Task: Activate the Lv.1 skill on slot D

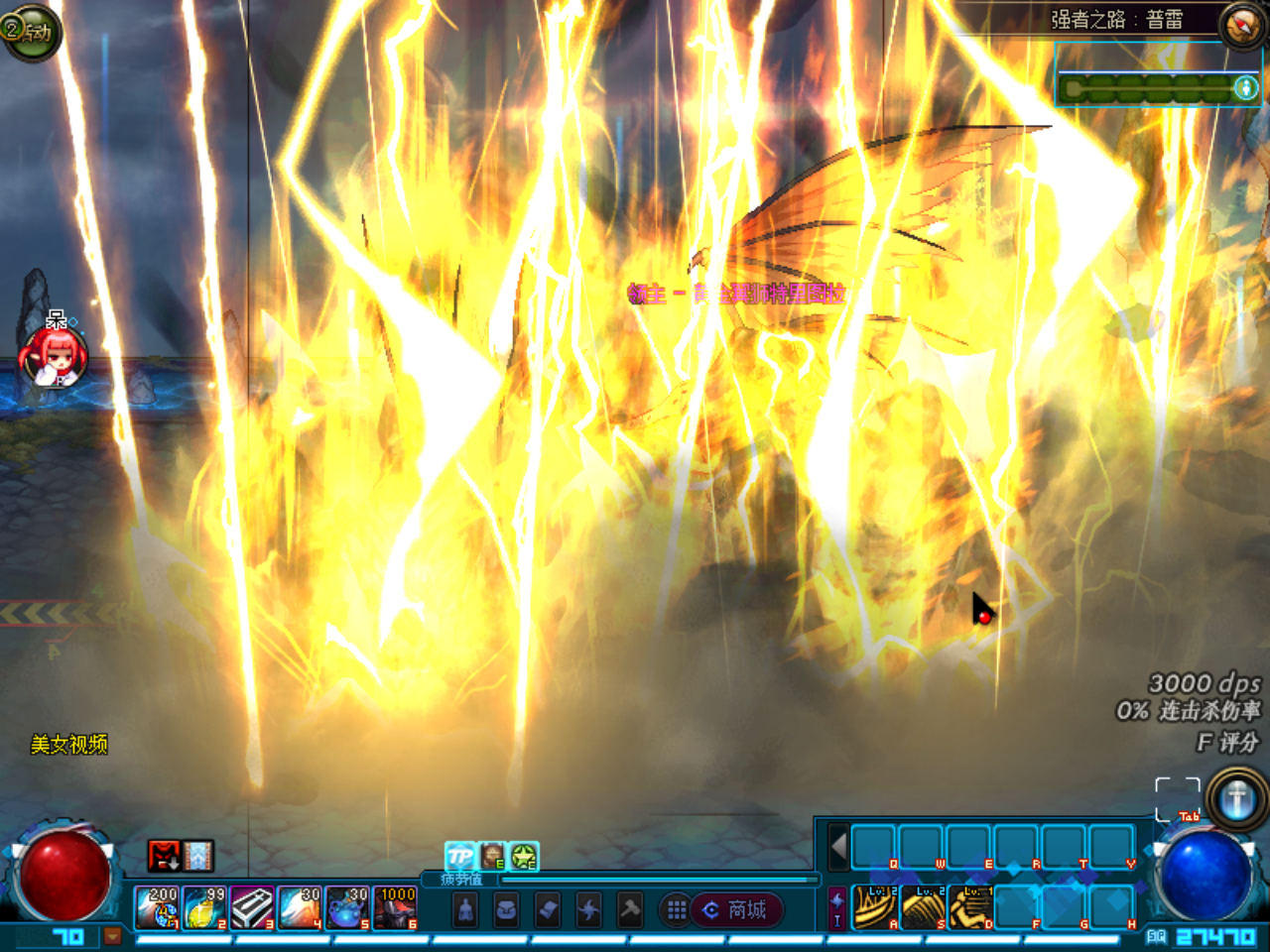Action: 971,907
